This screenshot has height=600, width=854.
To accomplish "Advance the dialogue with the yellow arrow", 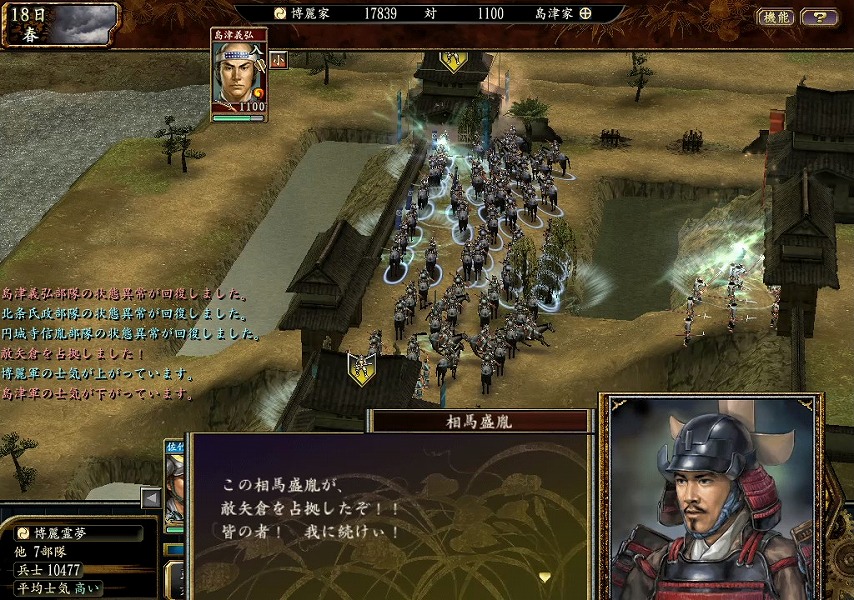I will tap(544, 577).
